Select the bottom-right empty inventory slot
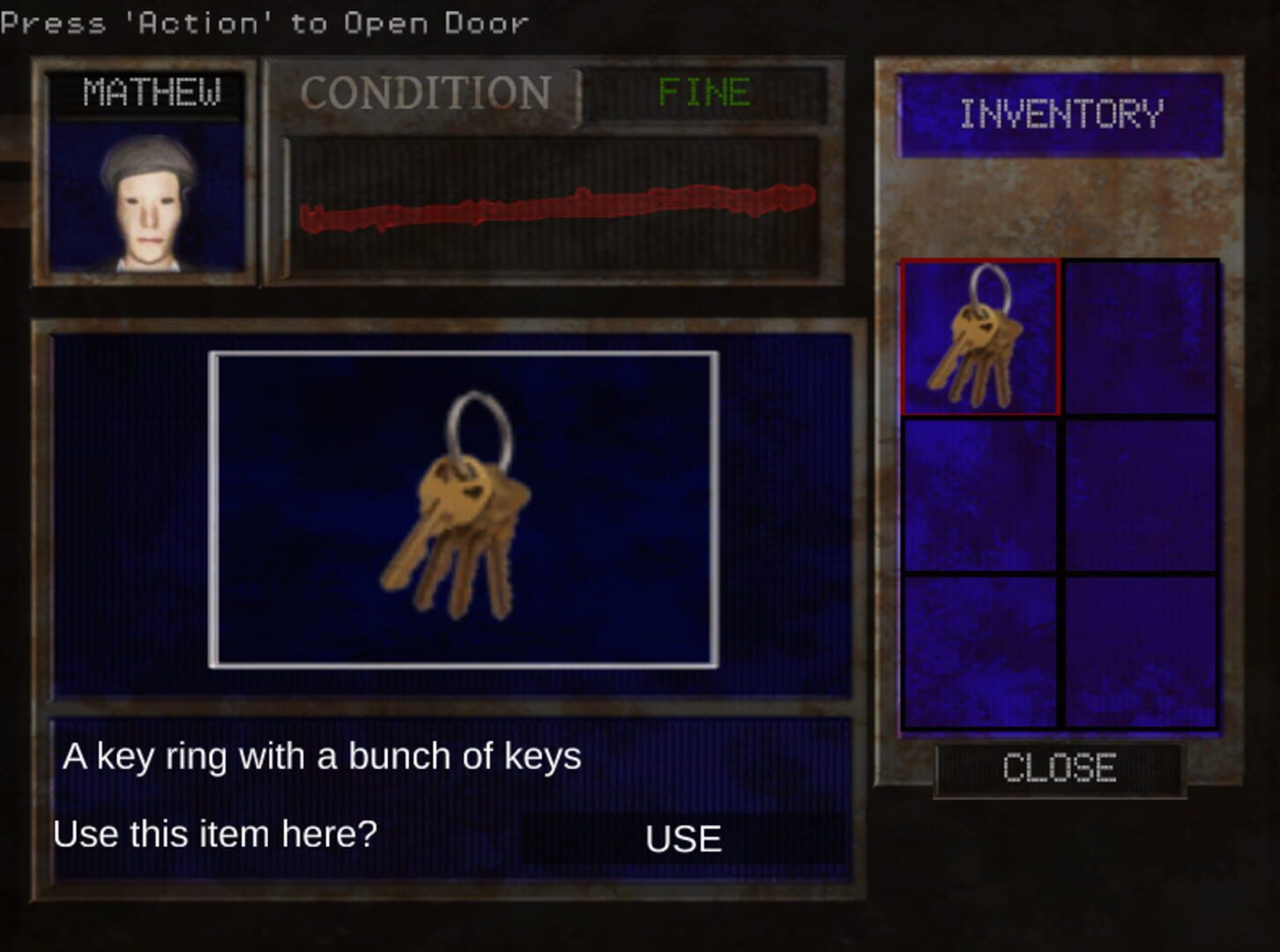 [1142, 652]
